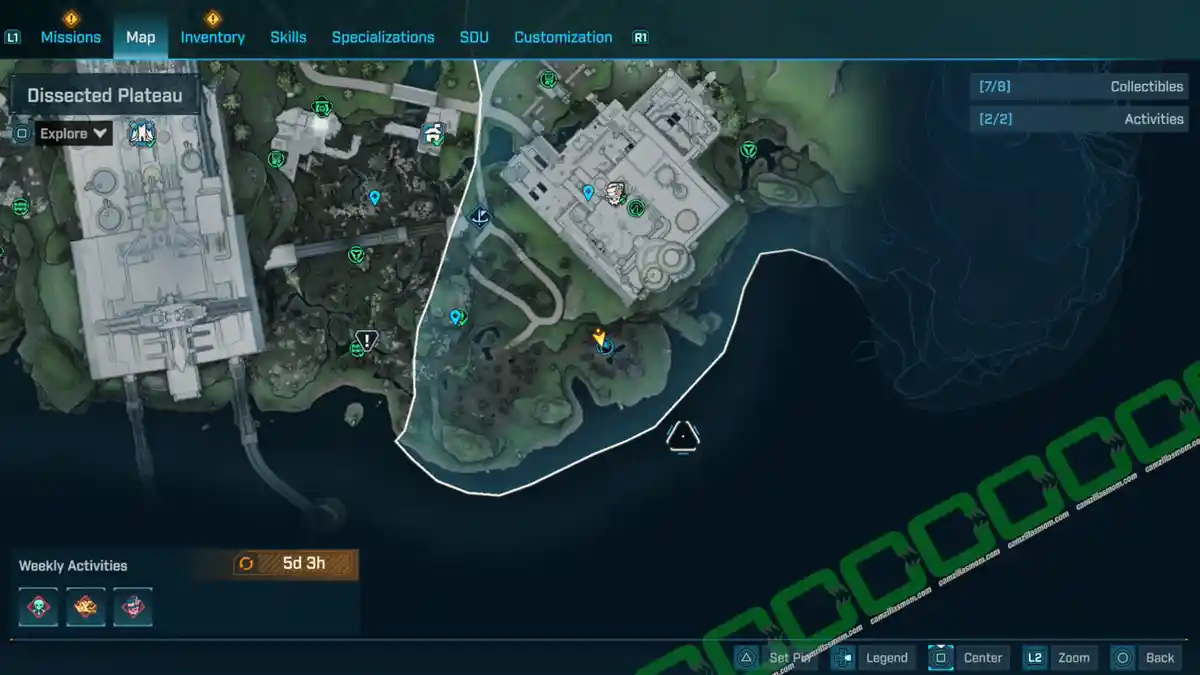
Task: Switch to the Missions tab
Action: pos(70,37)
